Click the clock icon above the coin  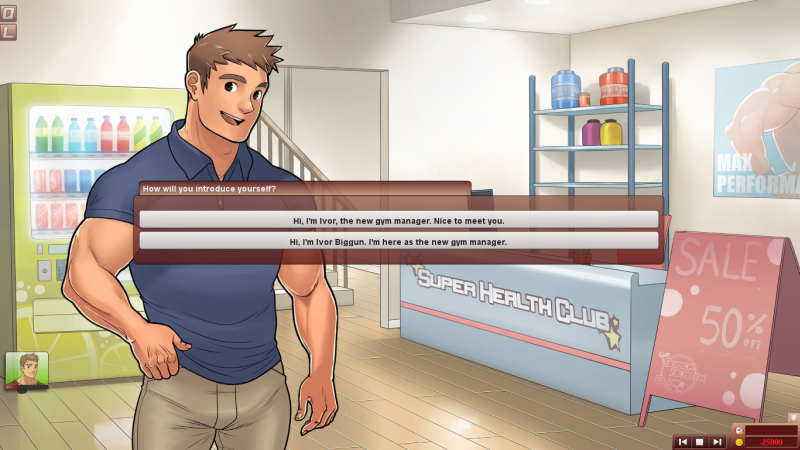click(739, 429)
